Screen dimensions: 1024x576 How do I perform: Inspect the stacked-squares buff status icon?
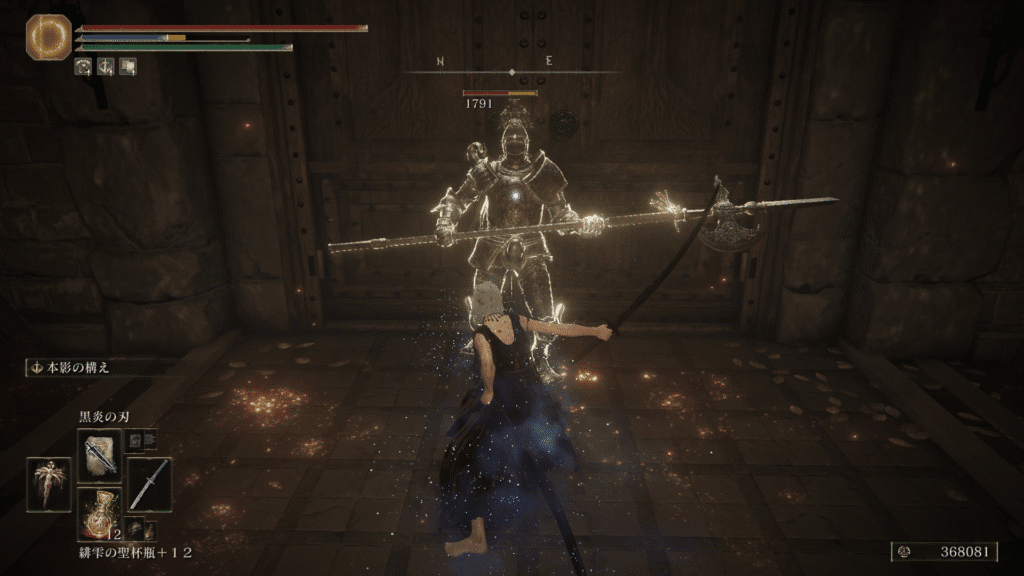click(x=127, y=67)
